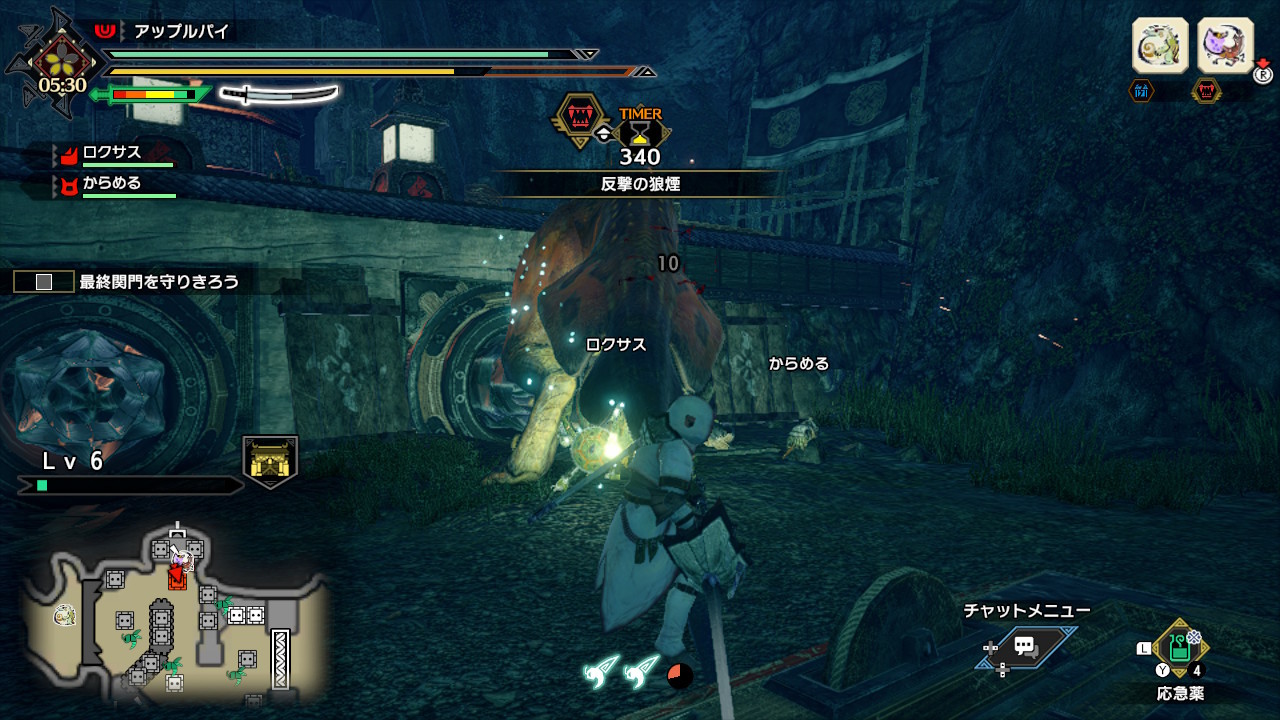
Task: Select party member からめる in the list
Action: pyautogui.click(x=112, y=184)
